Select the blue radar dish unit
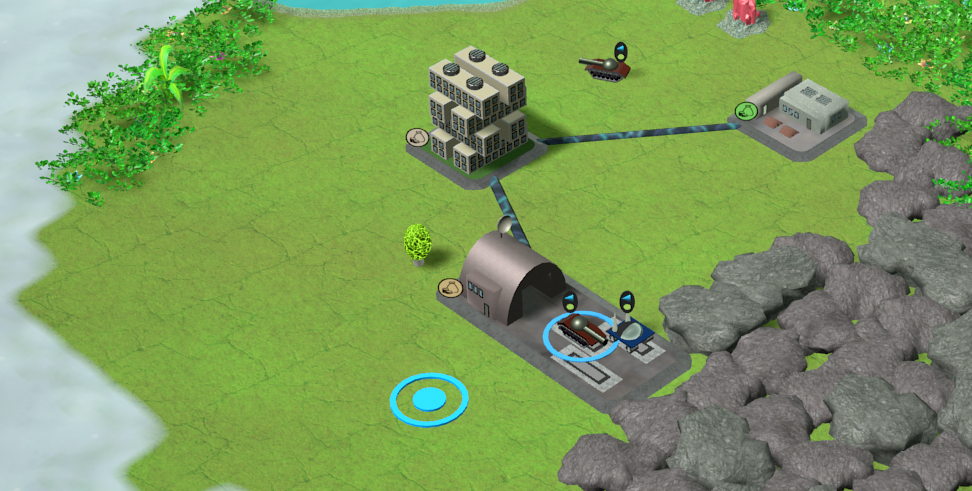Viewport: 972px width, 491px height. pos(633,334)
